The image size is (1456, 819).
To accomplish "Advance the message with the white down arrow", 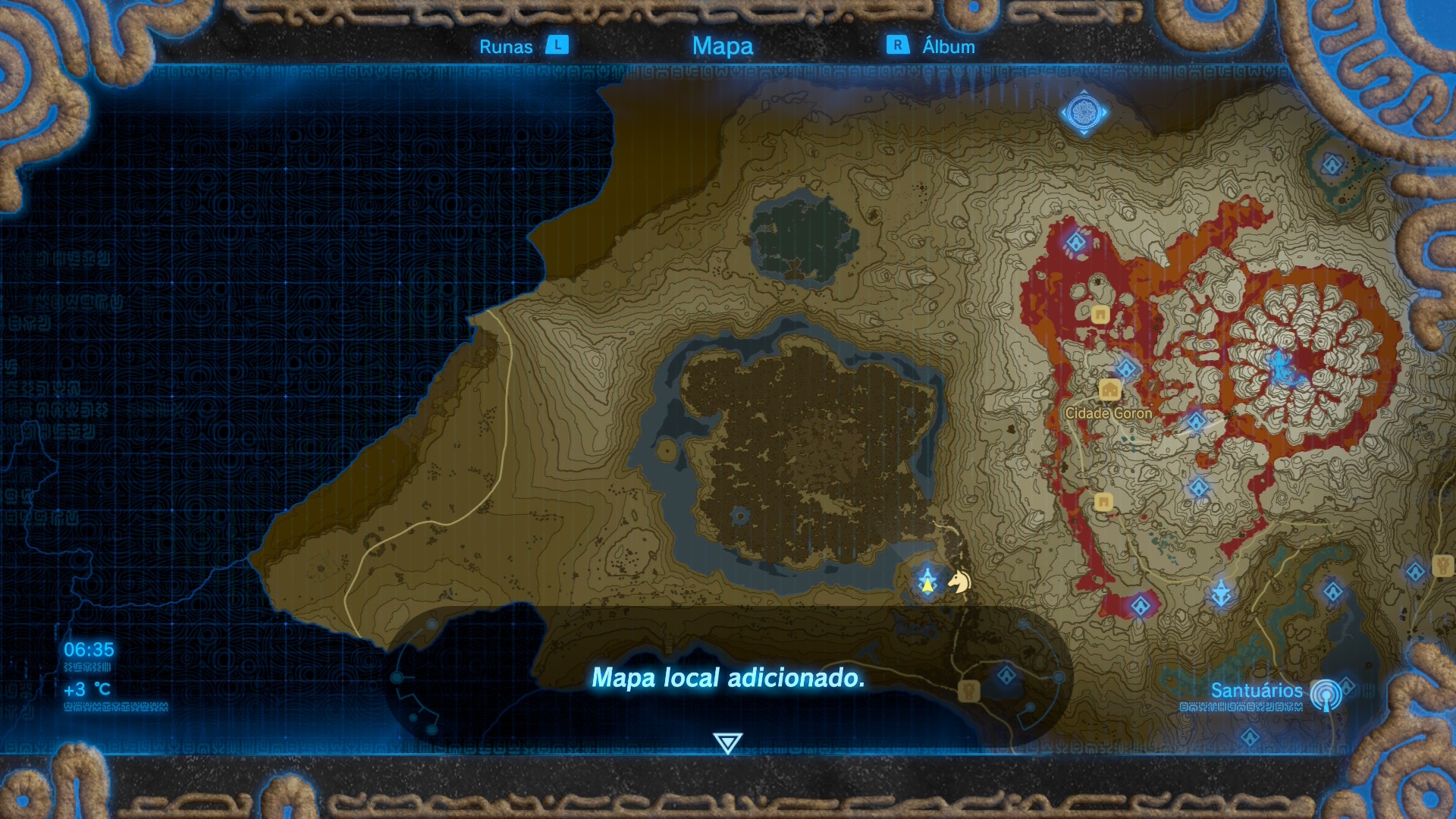I will point(727,742).
